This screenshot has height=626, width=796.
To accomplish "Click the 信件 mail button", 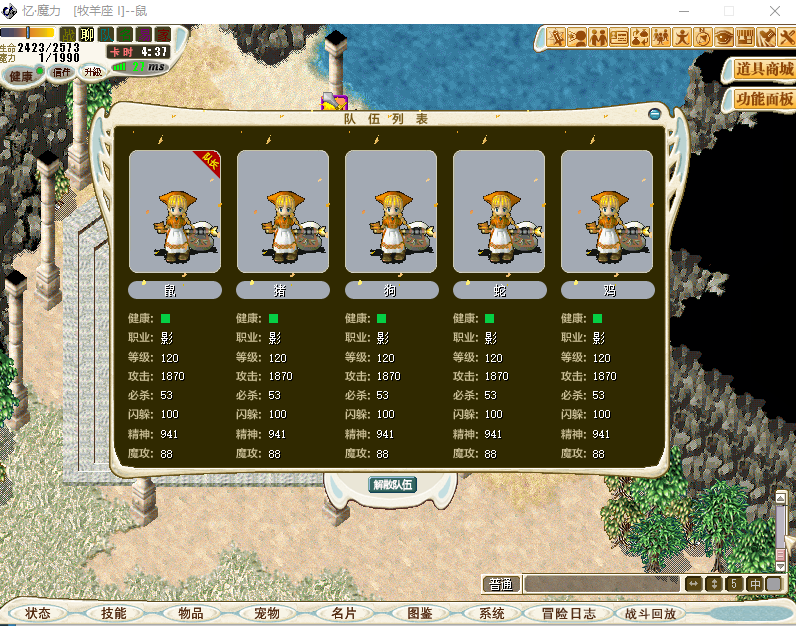I will tap(62, 72).
